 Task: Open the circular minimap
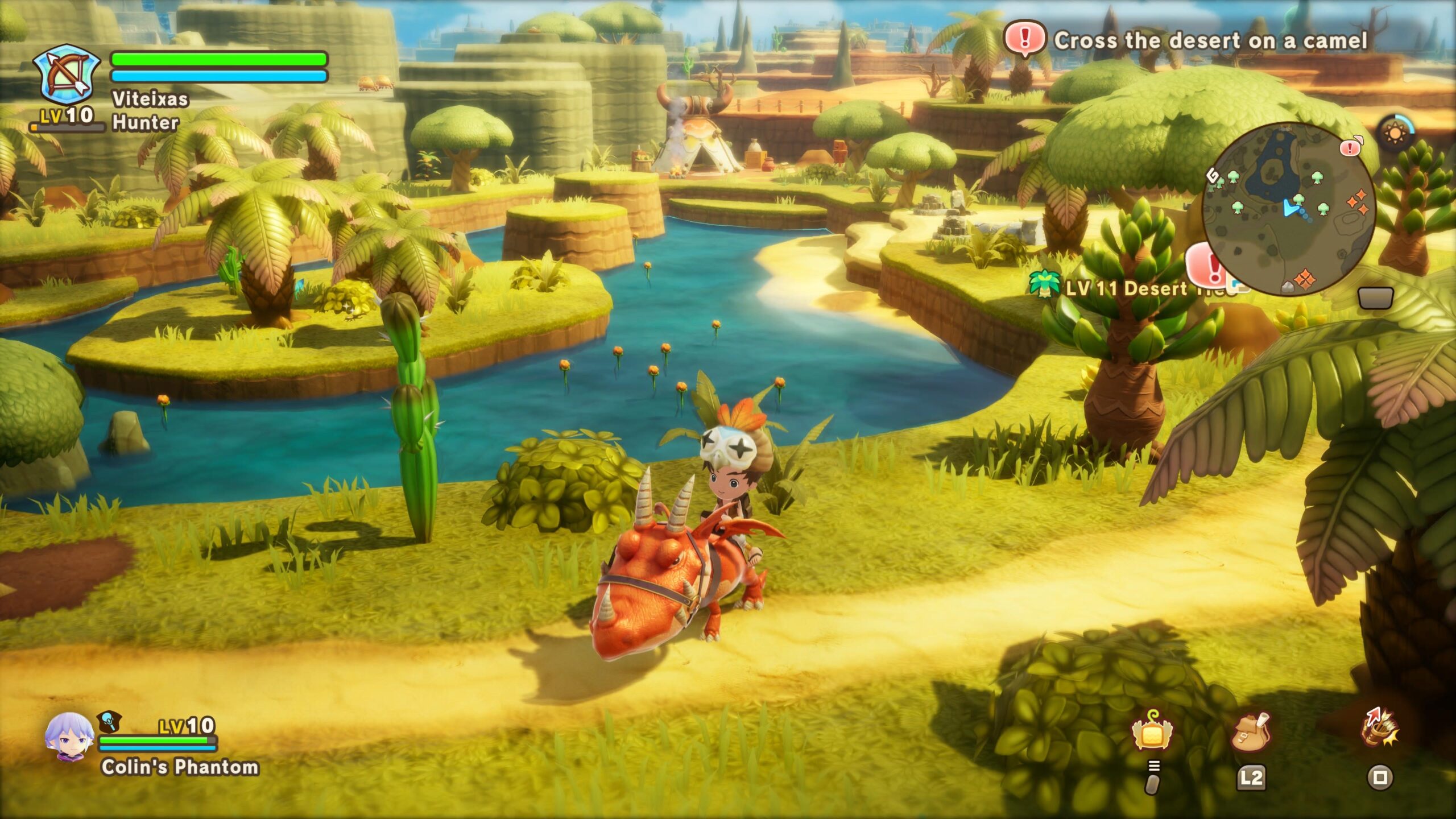click(1289, 208)
